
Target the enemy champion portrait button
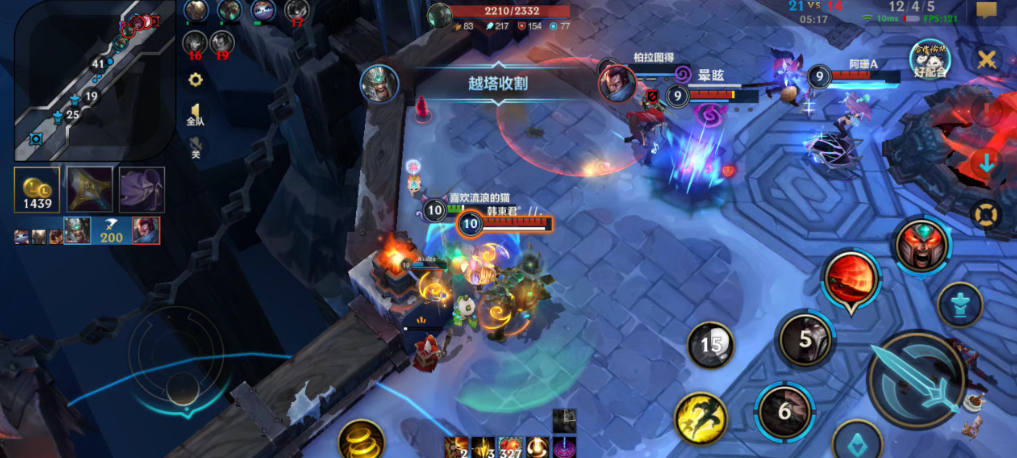click(920, 247)
